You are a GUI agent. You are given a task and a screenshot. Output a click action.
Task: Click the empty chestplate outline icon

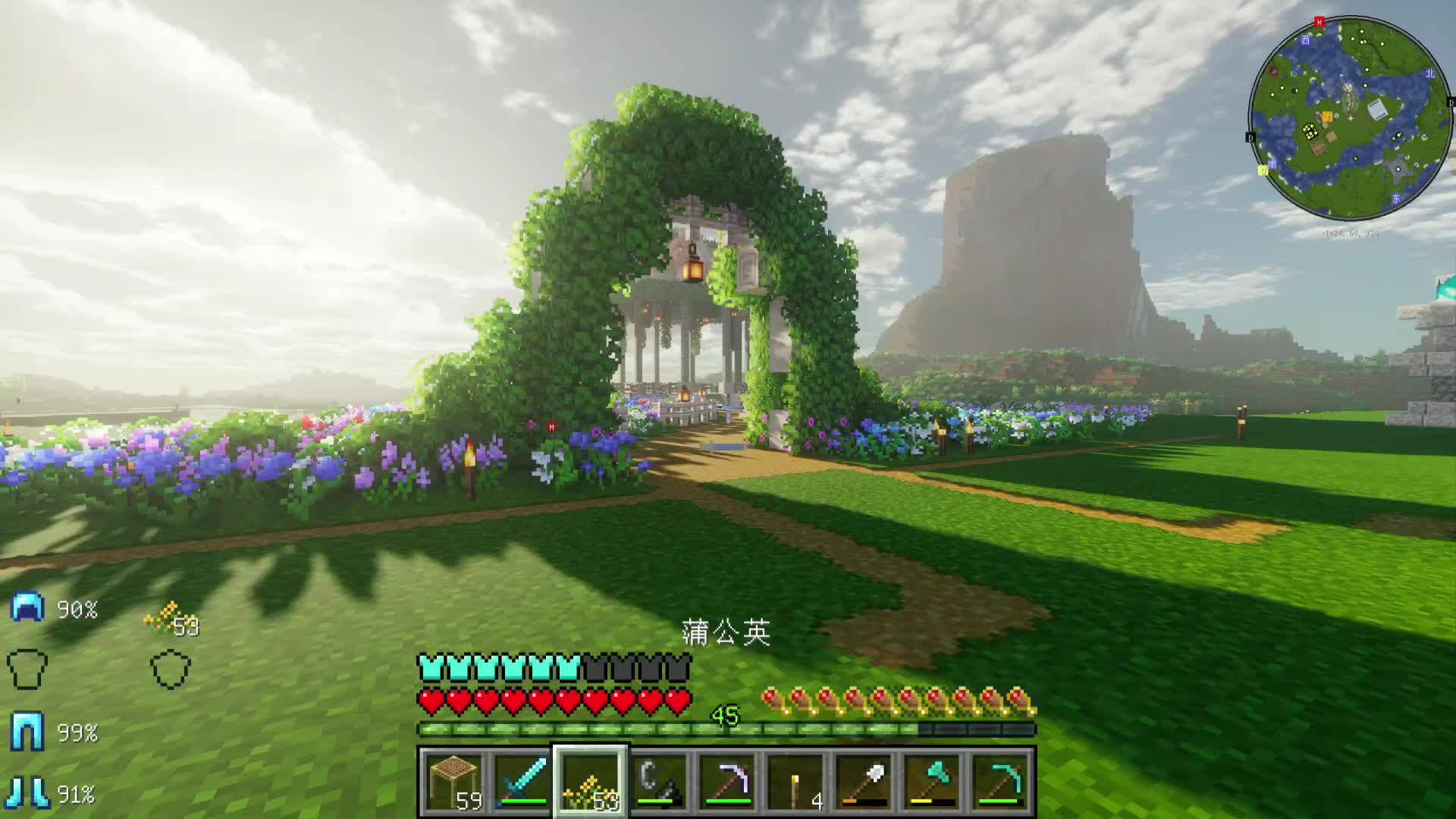point(27,670)
